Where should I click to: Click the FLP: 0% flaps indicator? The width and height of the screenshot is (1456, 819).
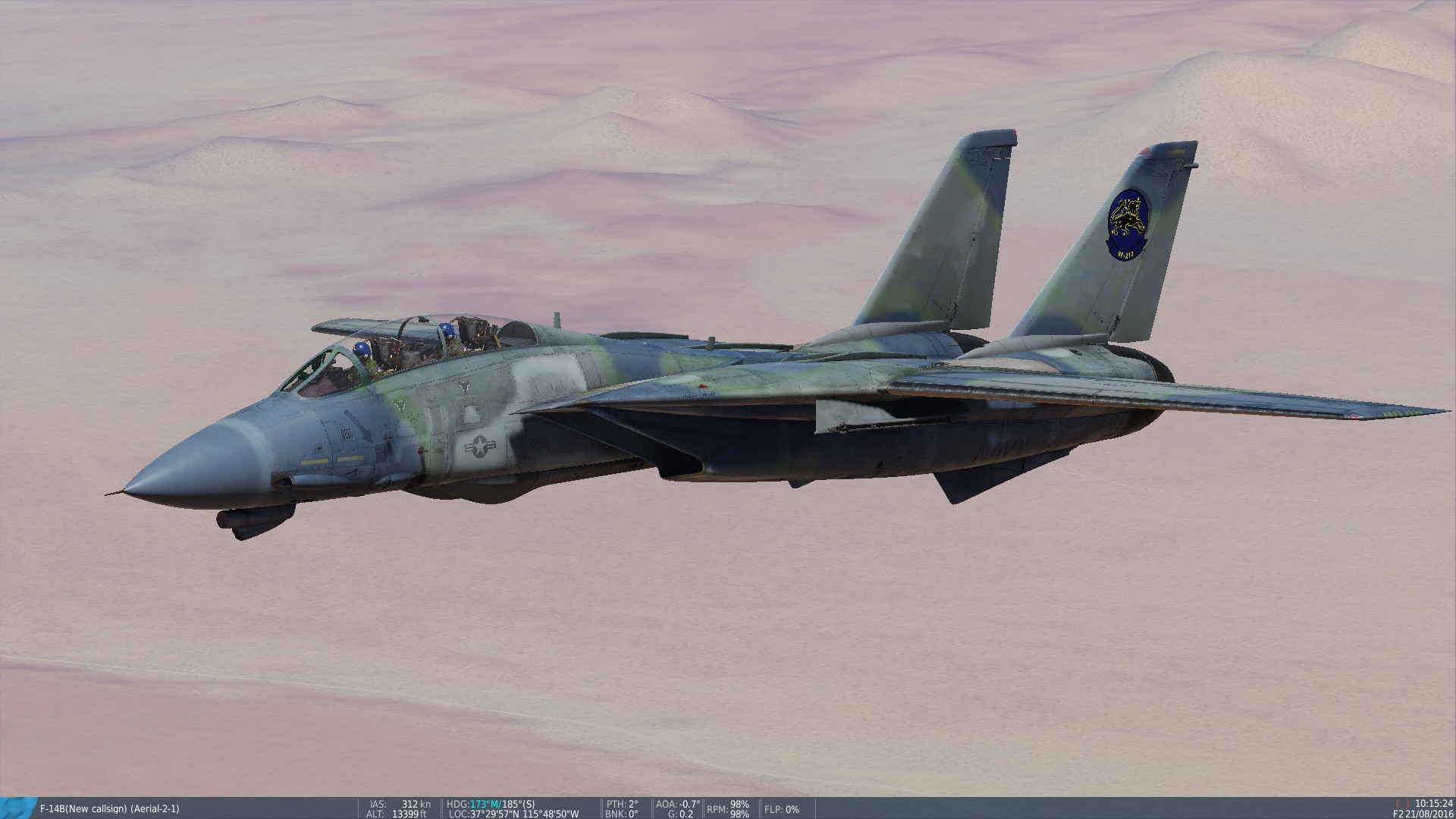pyautogui.click(x=783, y=810)
